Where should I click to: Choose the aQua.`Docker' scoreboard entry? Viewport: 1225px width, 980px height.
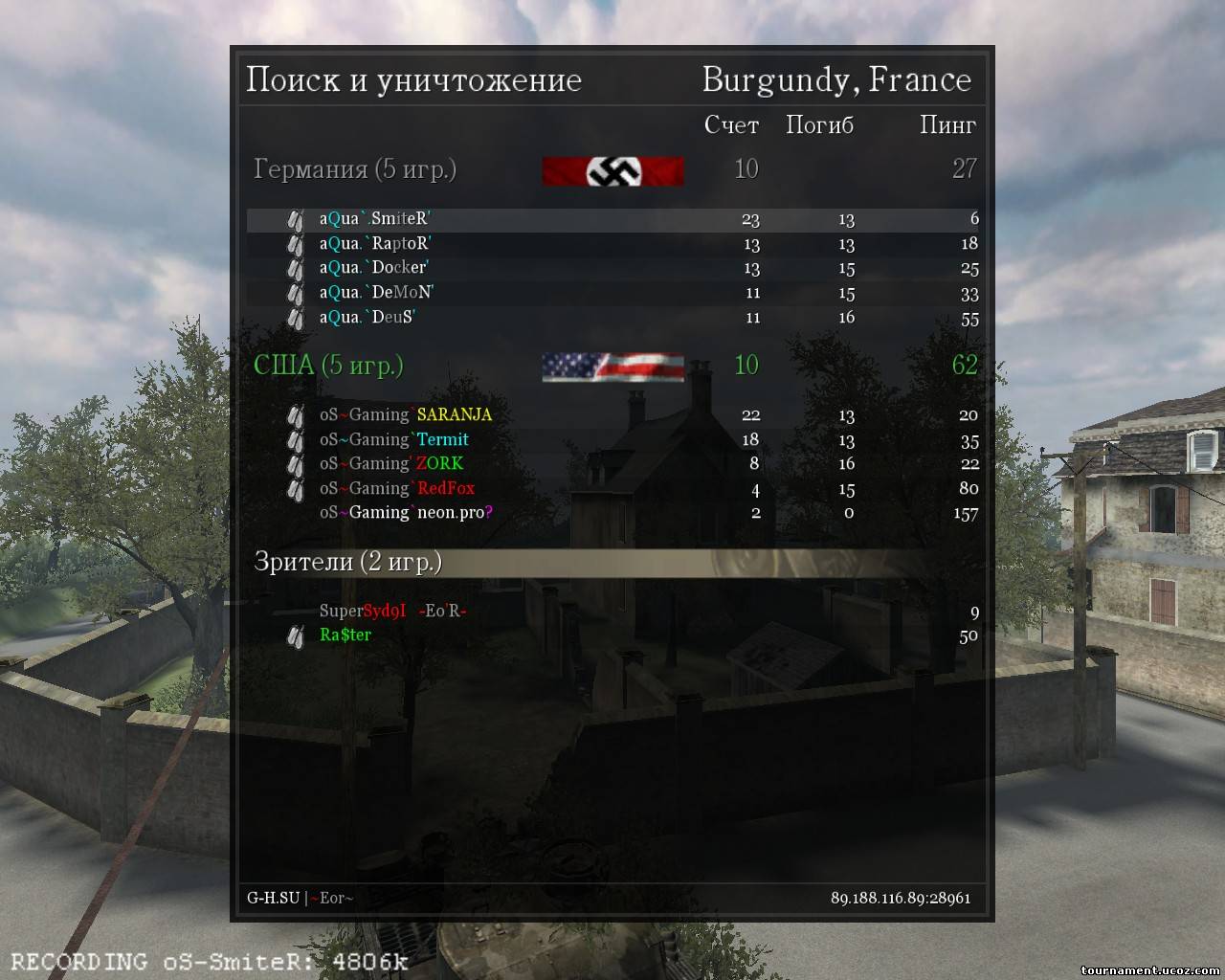pyautogui.click(x=373, y=268)
